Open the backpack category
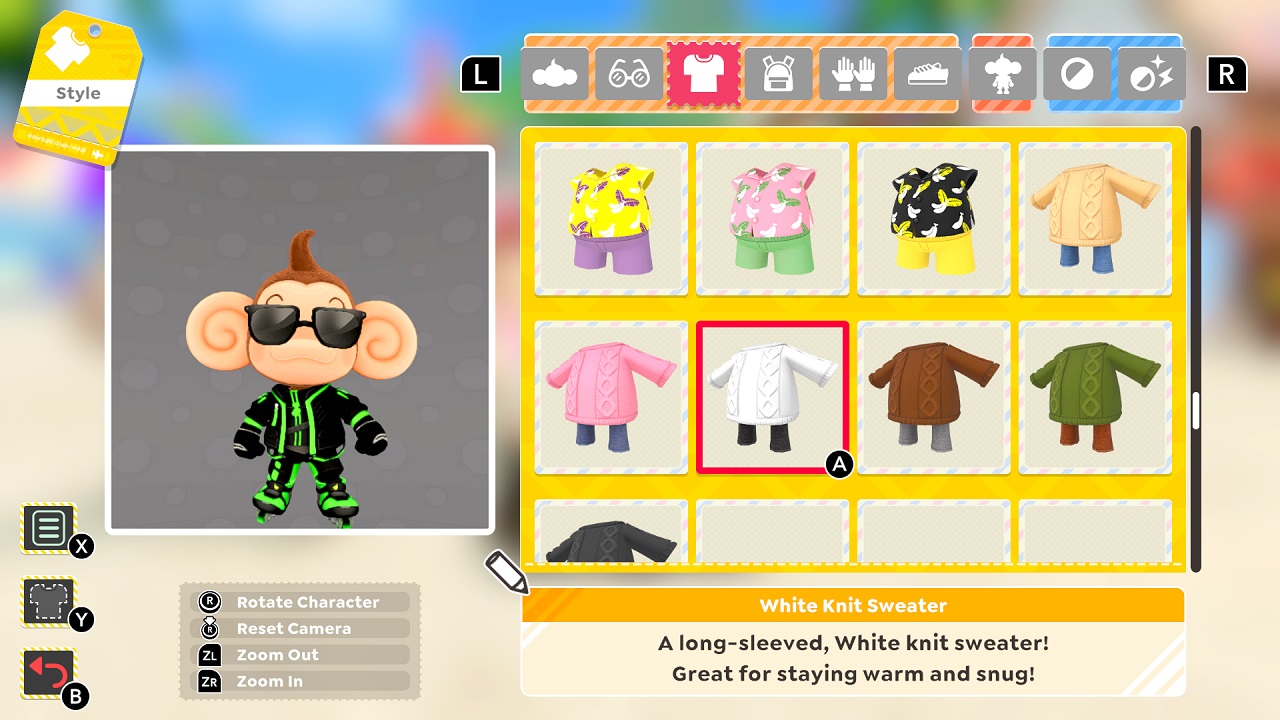Screen dimensions: 1280x720 (x=779, y=74)
